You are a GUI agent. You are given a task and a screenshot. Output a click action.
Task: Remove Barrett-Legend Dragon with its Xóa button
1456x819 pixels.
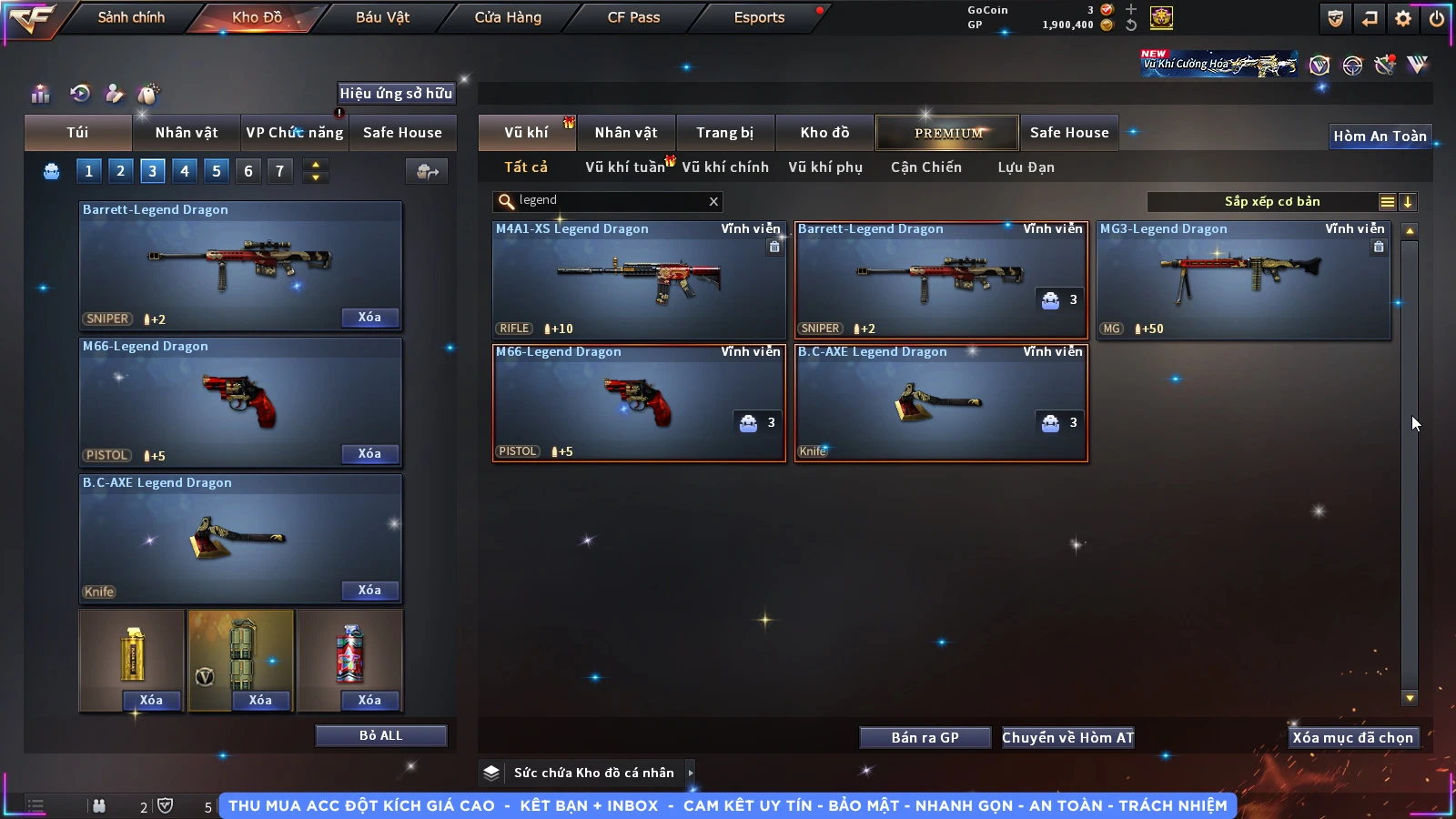369,318
